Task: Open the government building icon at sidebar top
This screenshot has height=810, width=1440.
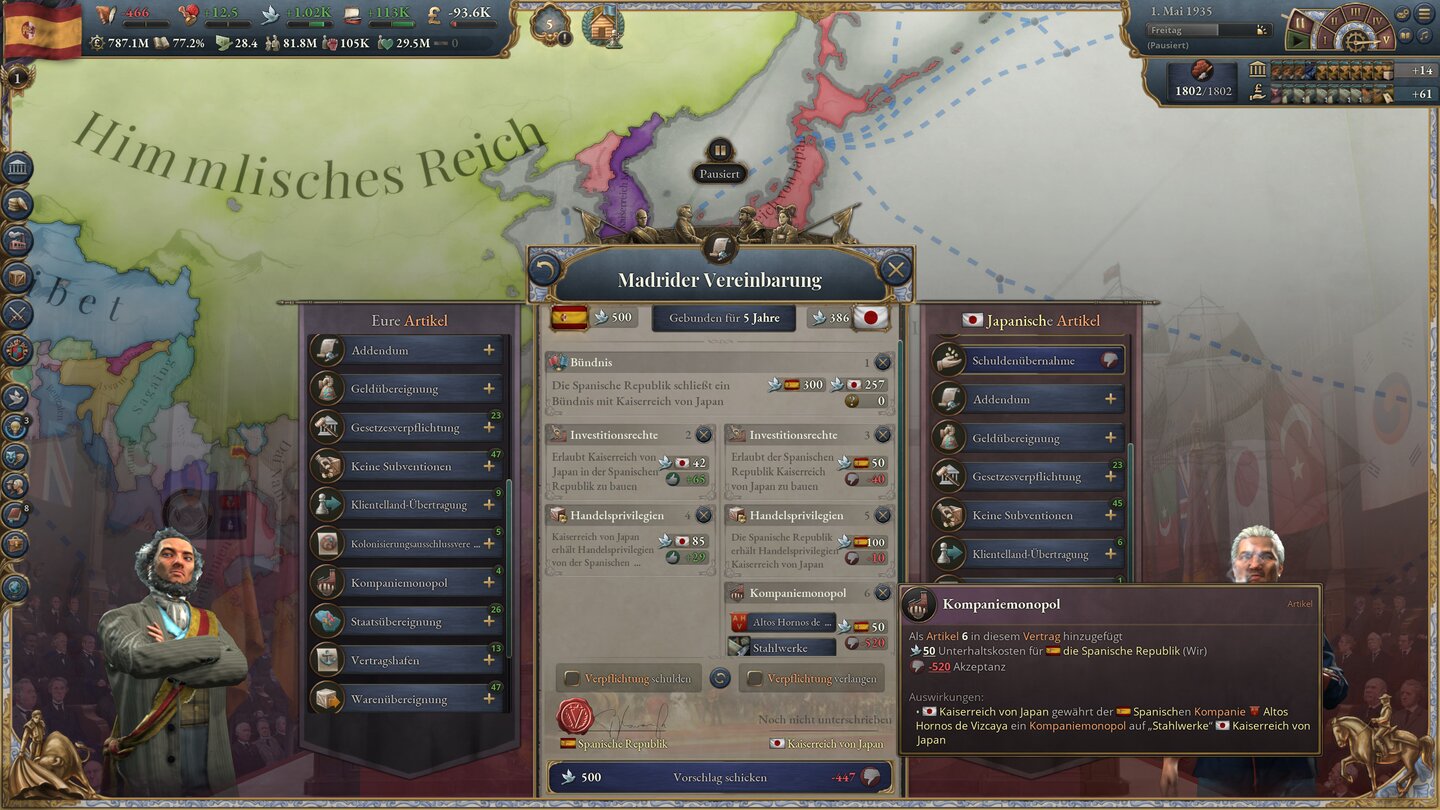Action: 16,166
